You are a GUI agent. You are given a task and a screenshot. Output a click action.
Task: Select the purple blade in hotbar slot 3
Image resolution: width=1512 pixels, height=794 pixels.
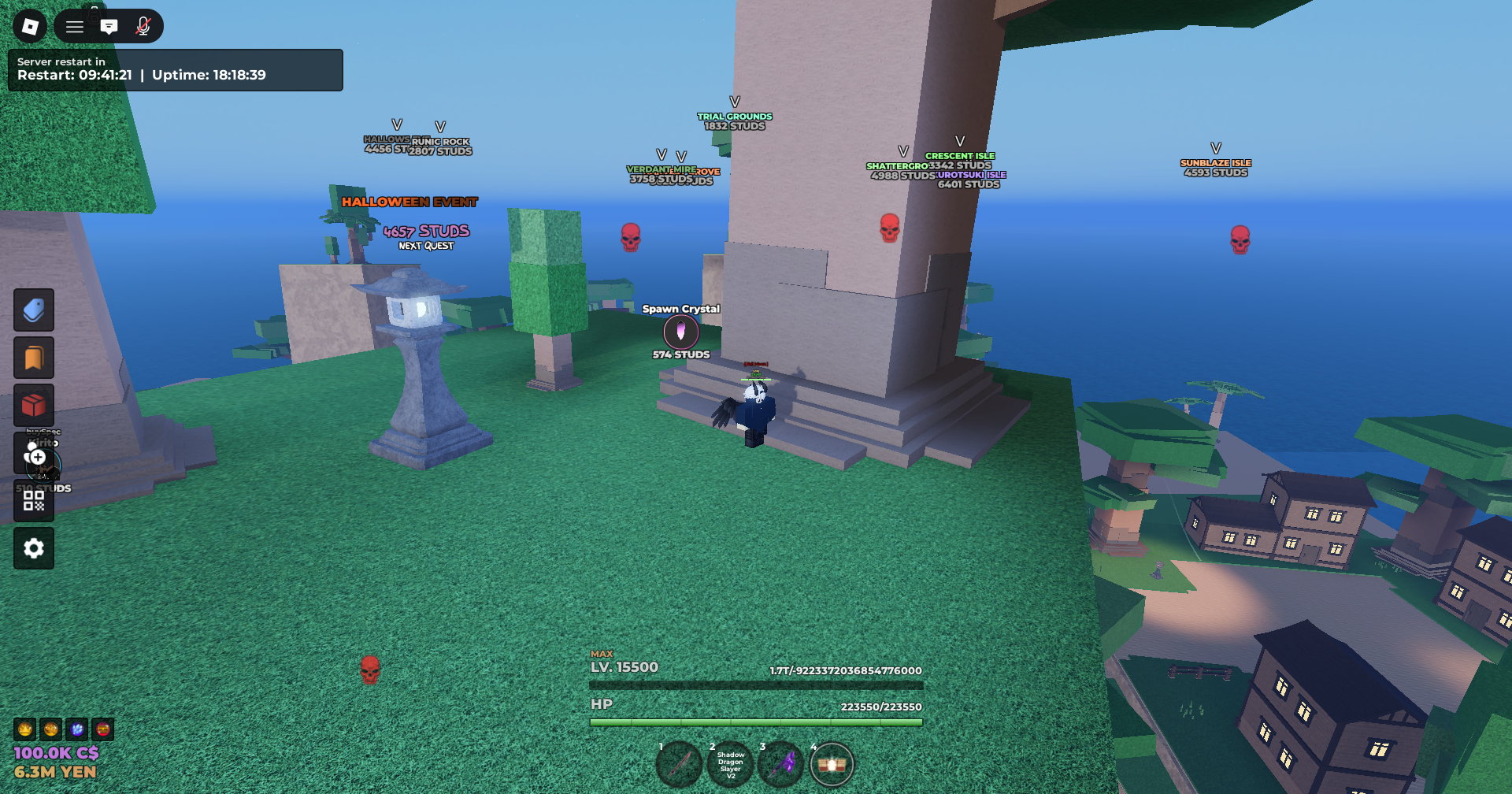(781, 764)
